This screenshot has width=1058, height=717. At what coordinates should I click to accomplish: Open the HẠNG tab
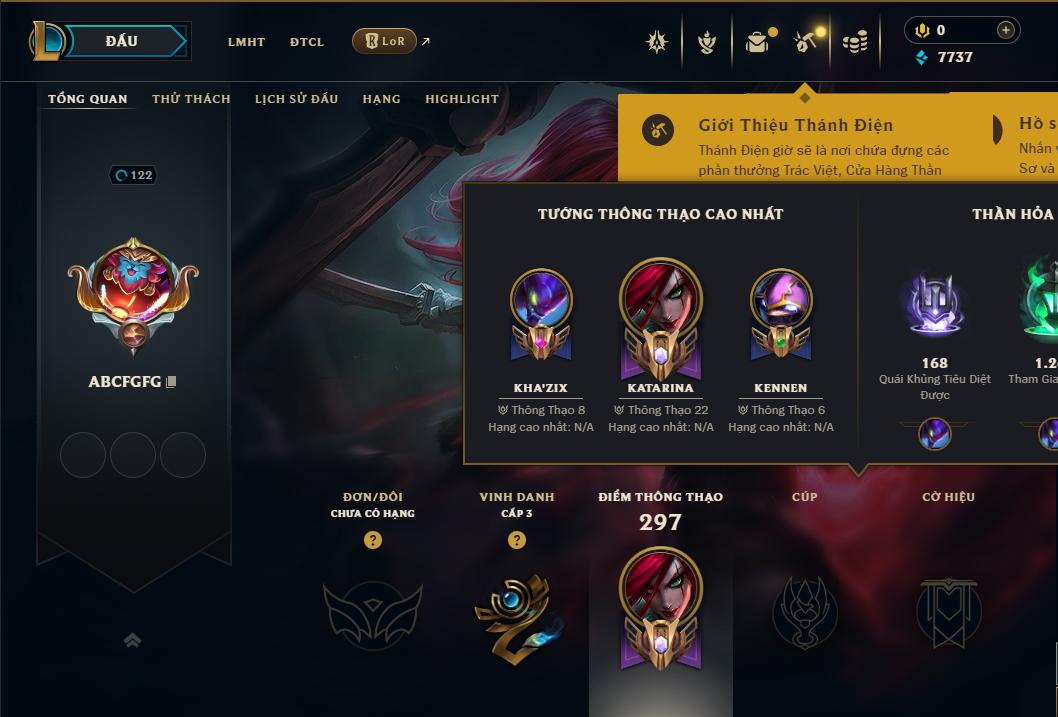381,99
